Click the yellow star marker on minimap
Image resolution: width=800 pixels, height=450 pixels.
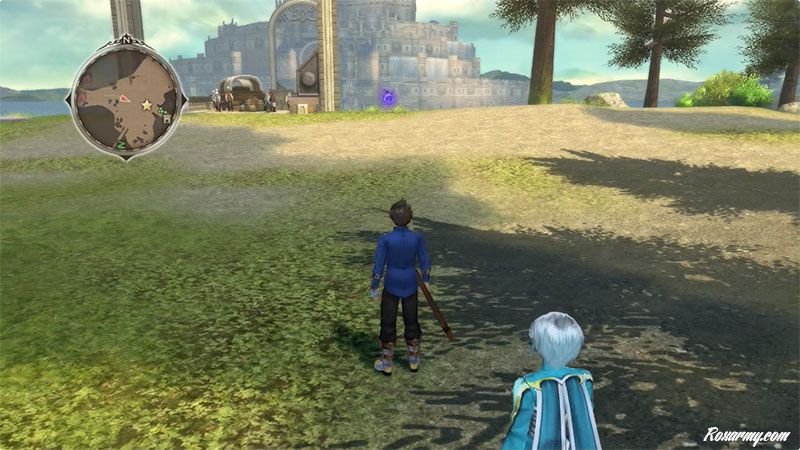(x=146, y=104)
